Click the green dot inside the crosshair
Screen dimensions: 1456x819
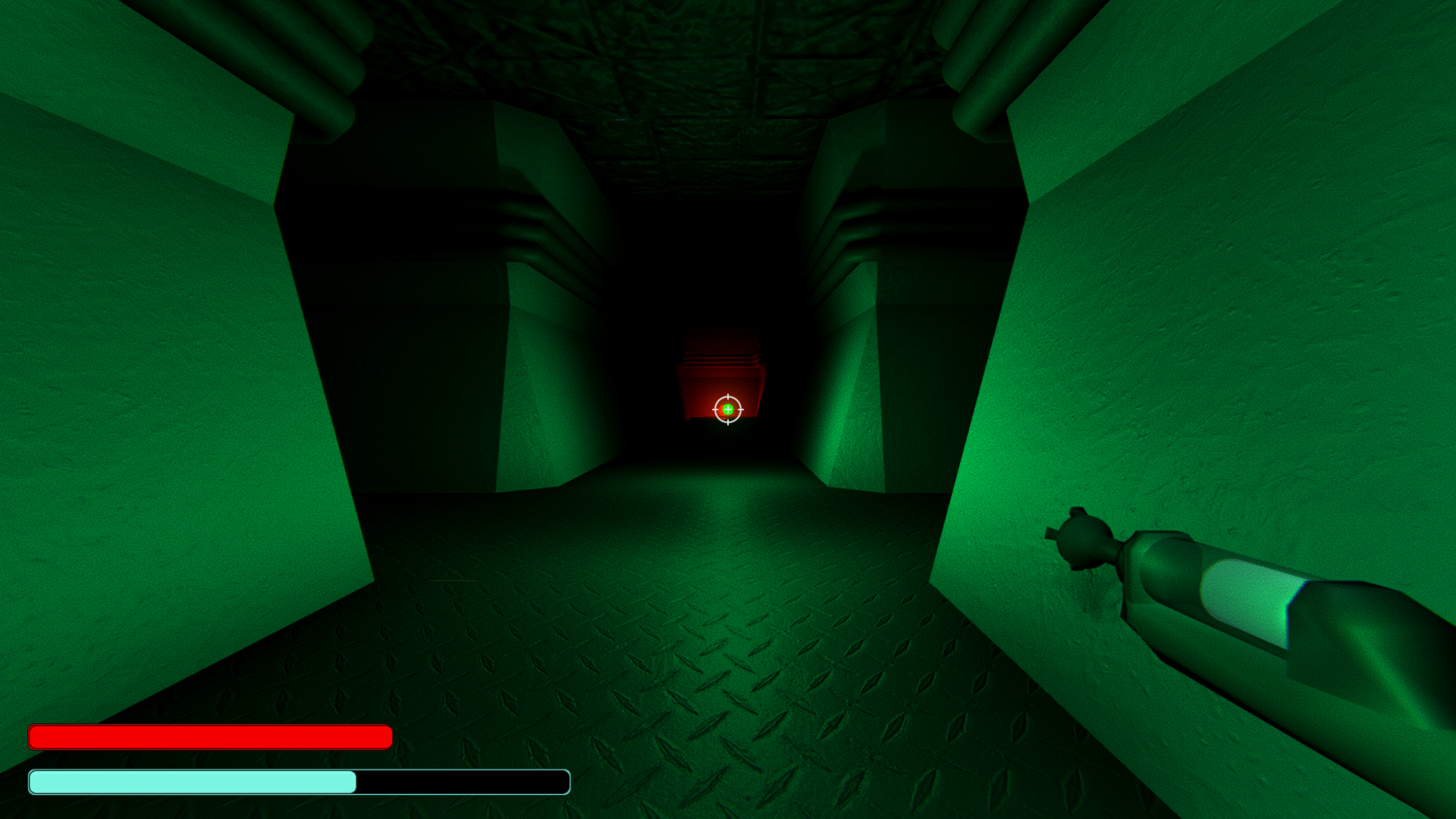click(728, 409)
